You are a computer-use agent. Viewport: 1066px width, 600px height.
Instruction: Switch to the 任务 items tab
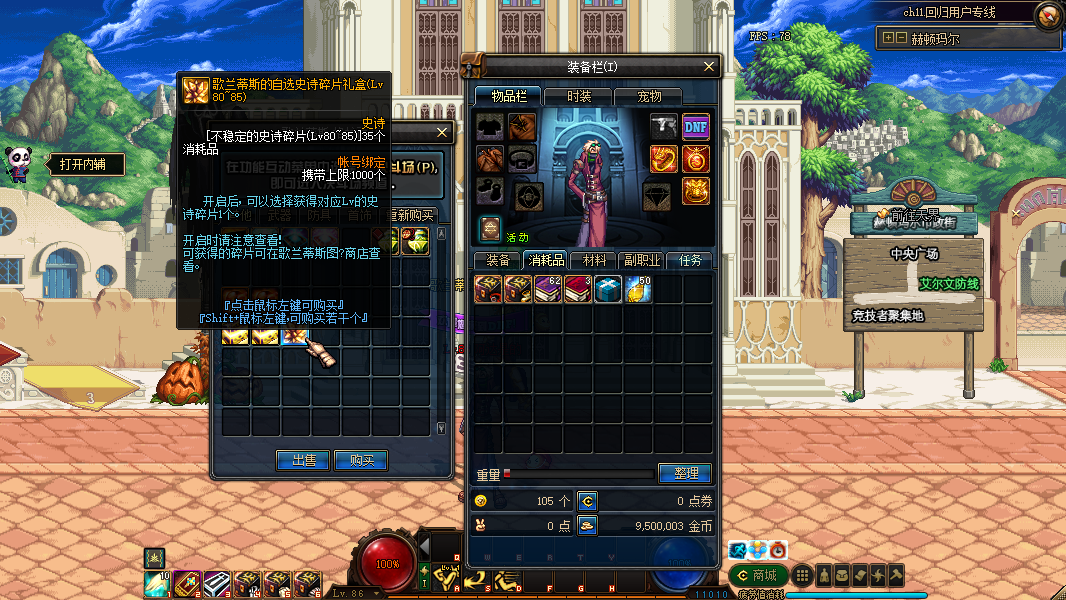point(690,260)
